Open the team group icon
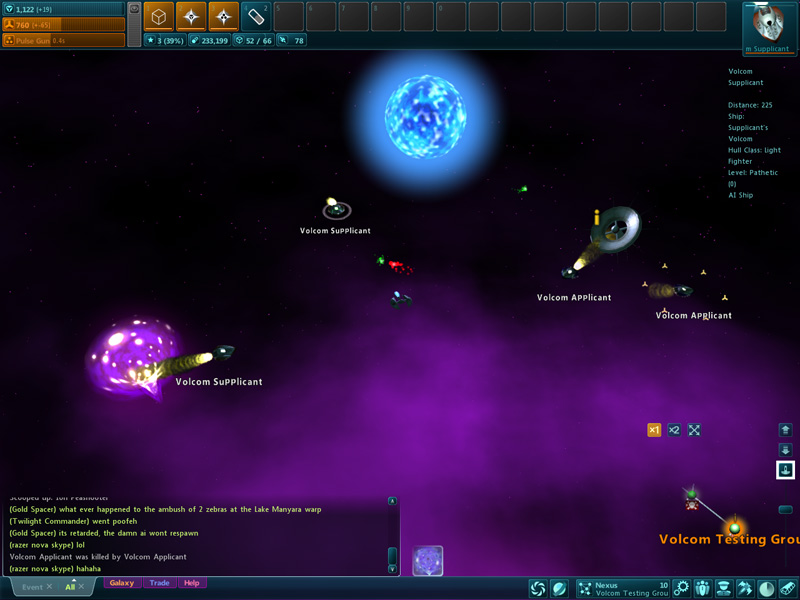 tap(702, 589)
